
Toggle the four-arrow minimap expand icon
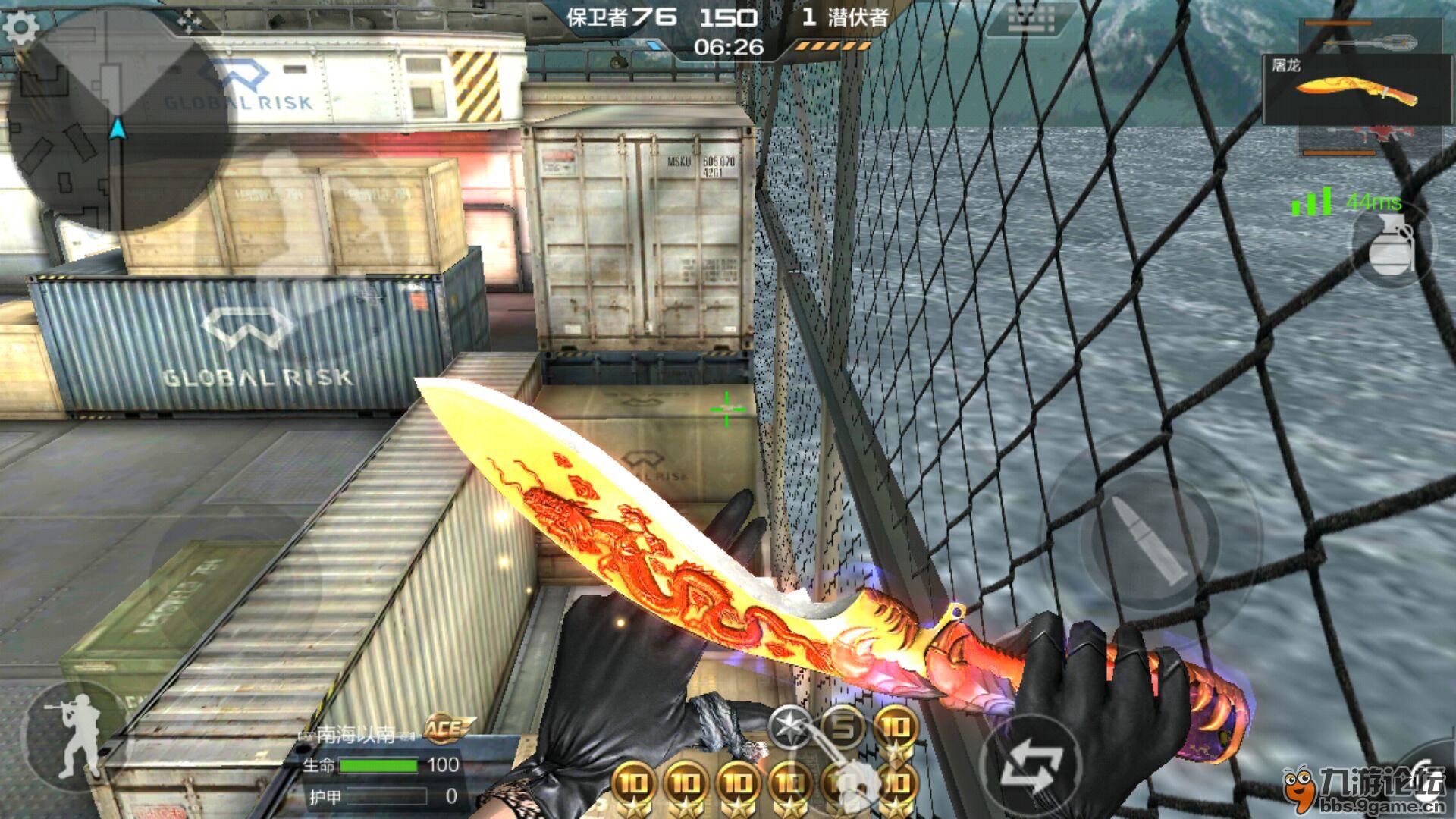pyautogui.click(x=189, y=20)
